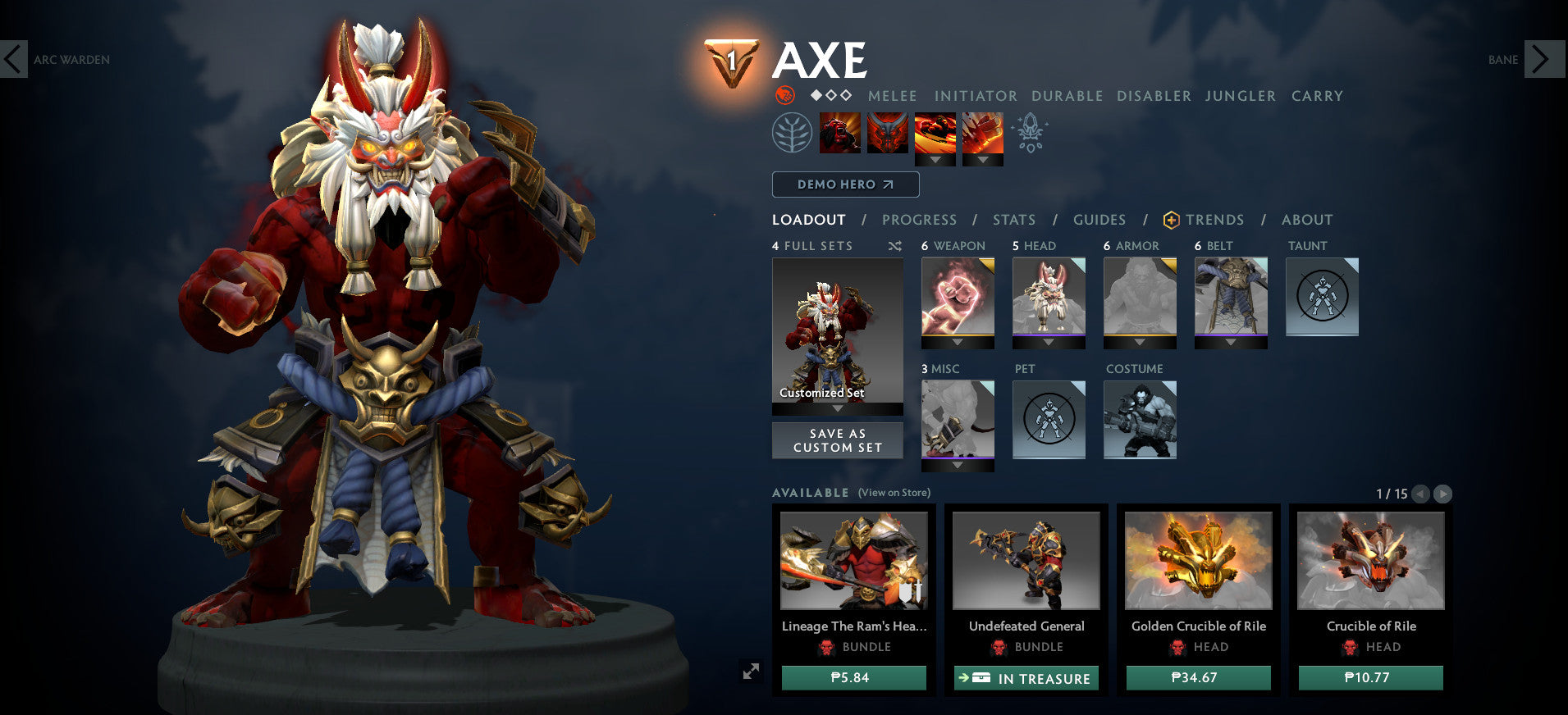
Task: Open the GUIDES tab
Action: pos(1099,220)
